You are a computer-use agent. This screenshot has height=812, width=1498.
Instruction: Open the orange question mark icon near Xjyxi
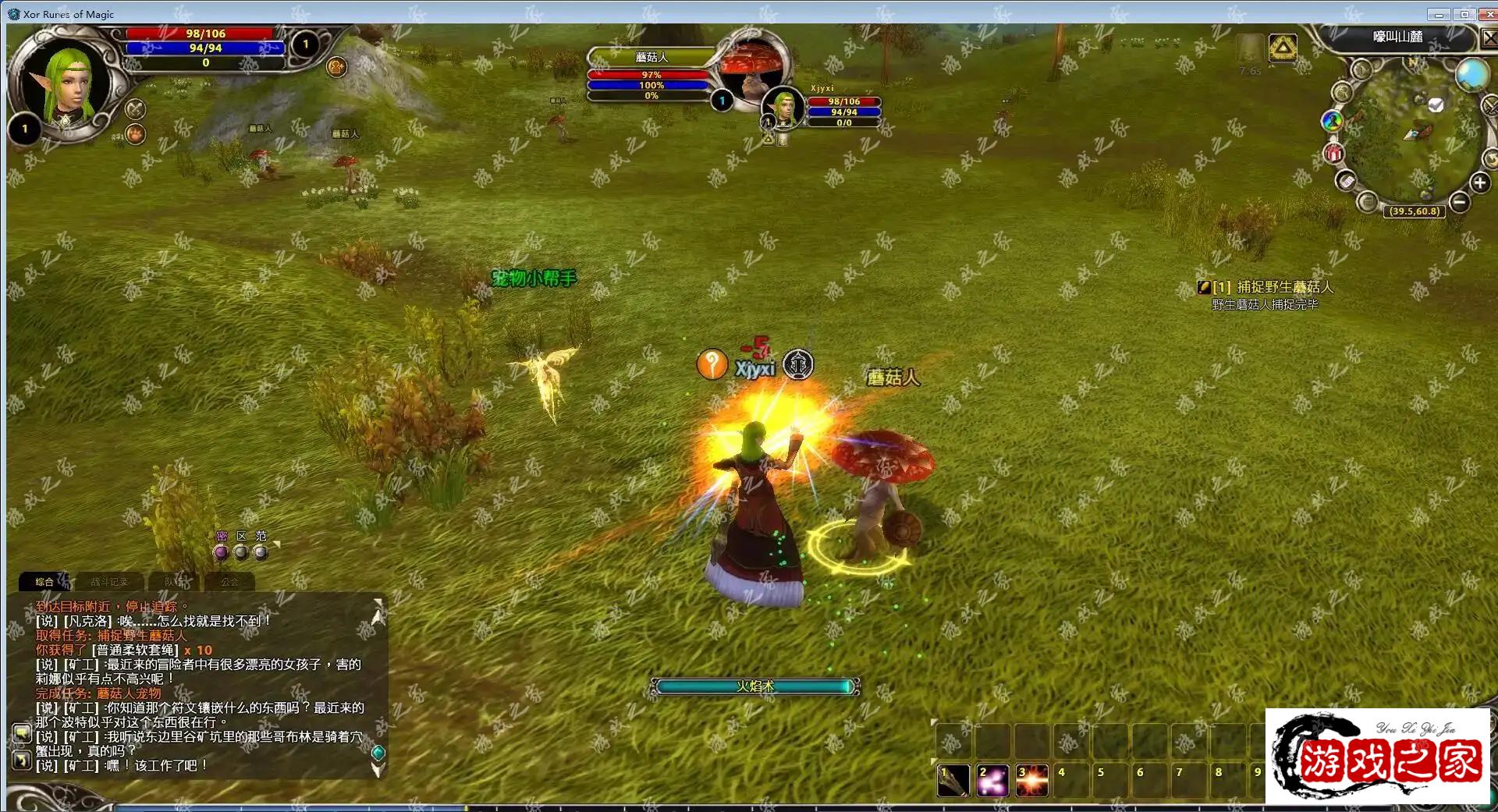point(712,364)
